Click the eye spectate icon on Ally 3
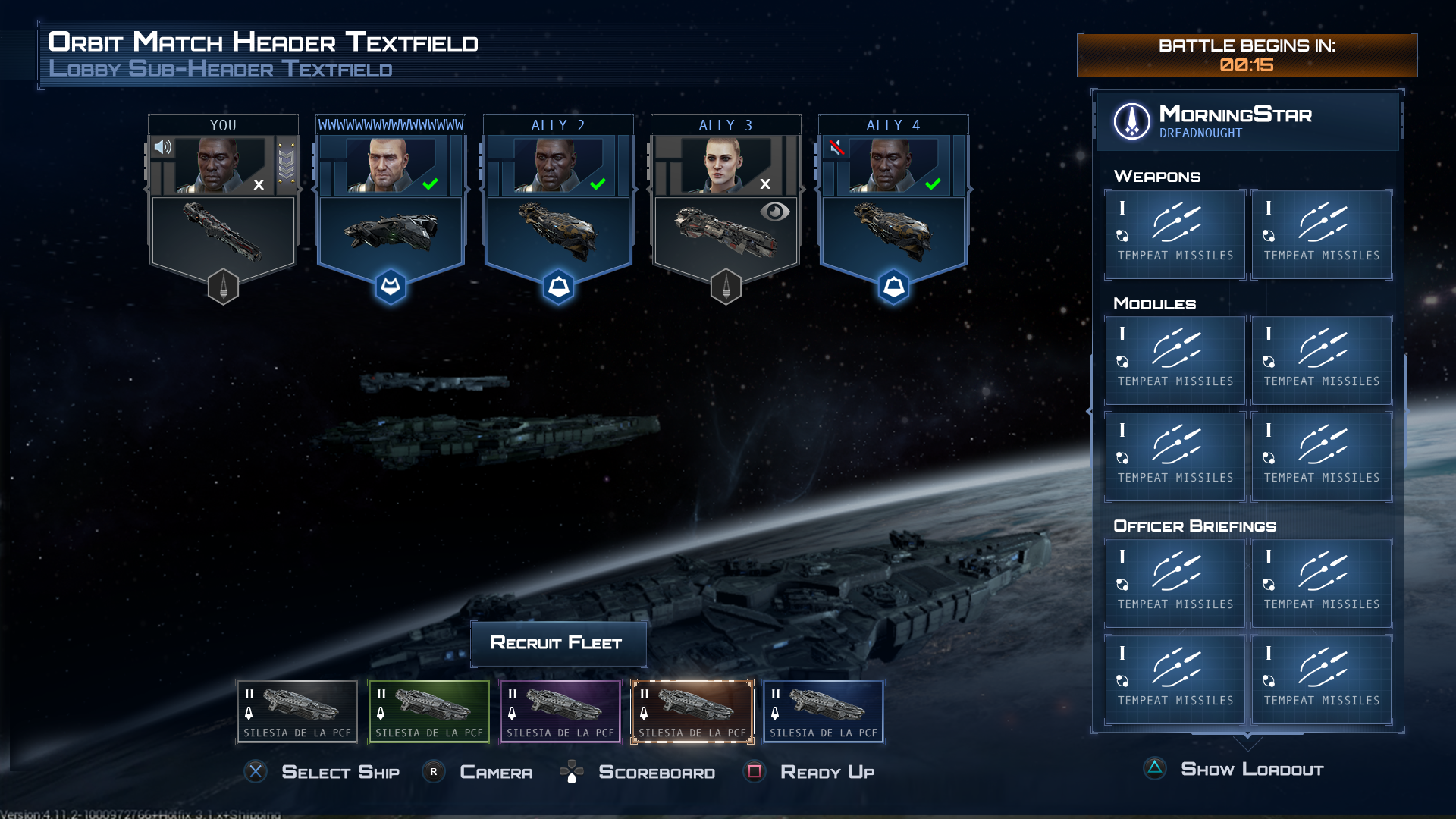Screen dimensions: 1456x819 tap(774, 212)
